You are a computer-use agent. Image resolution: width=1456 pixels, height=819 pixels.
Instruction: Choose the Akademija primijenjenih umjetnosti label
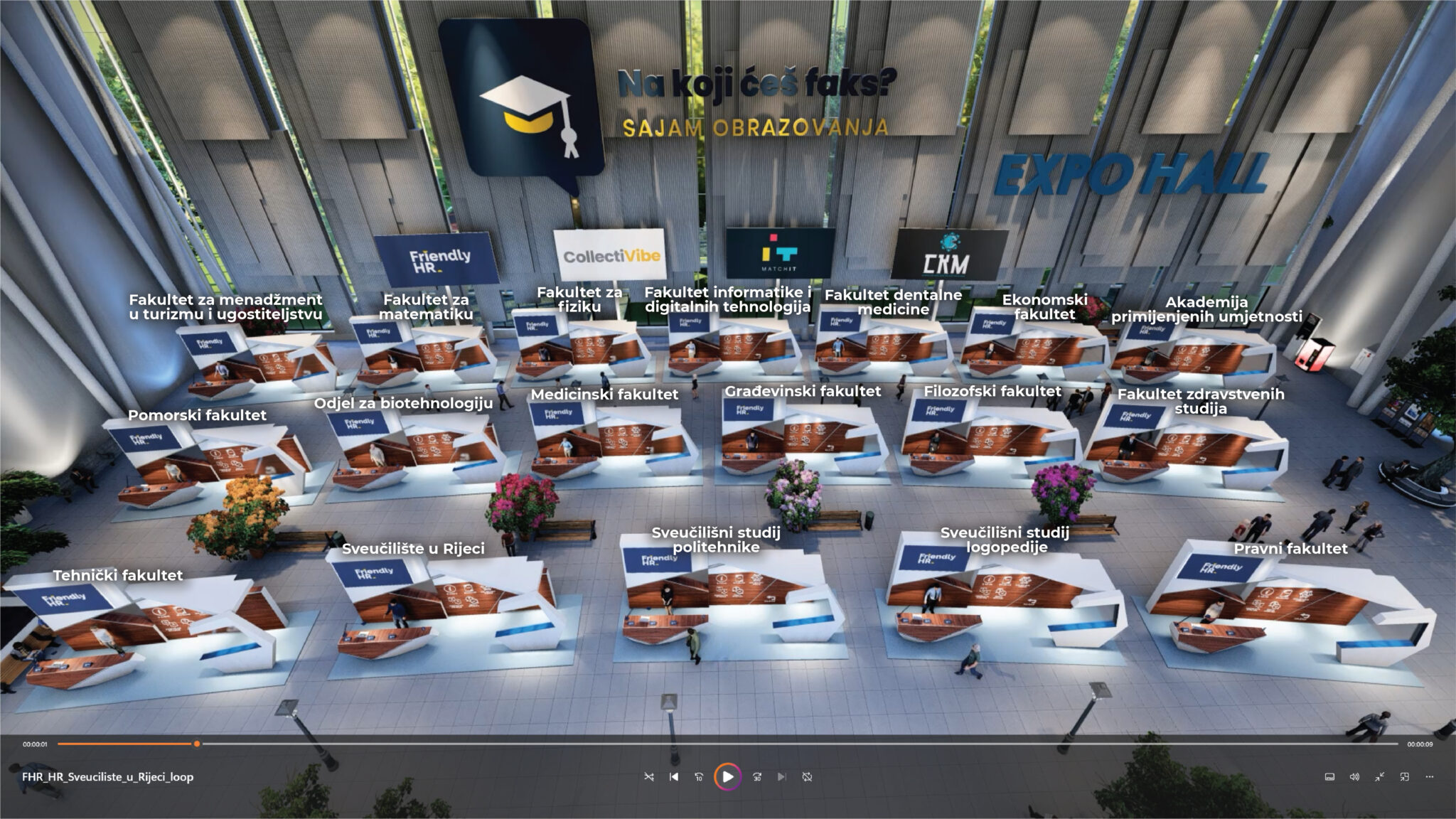point(1206,309)
